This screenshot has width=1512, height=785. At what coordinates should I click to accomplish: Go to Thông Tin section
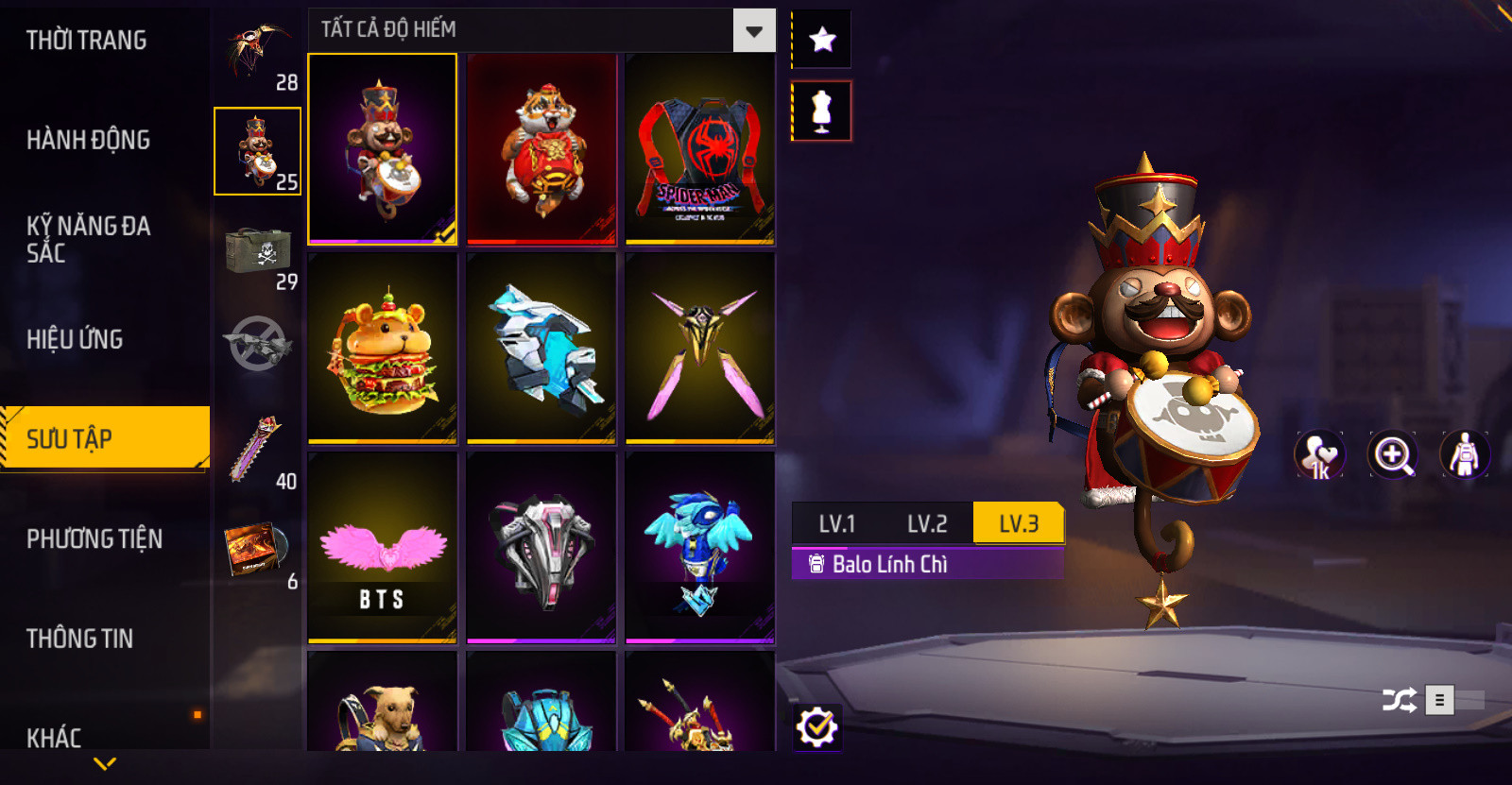coord(79,639)
